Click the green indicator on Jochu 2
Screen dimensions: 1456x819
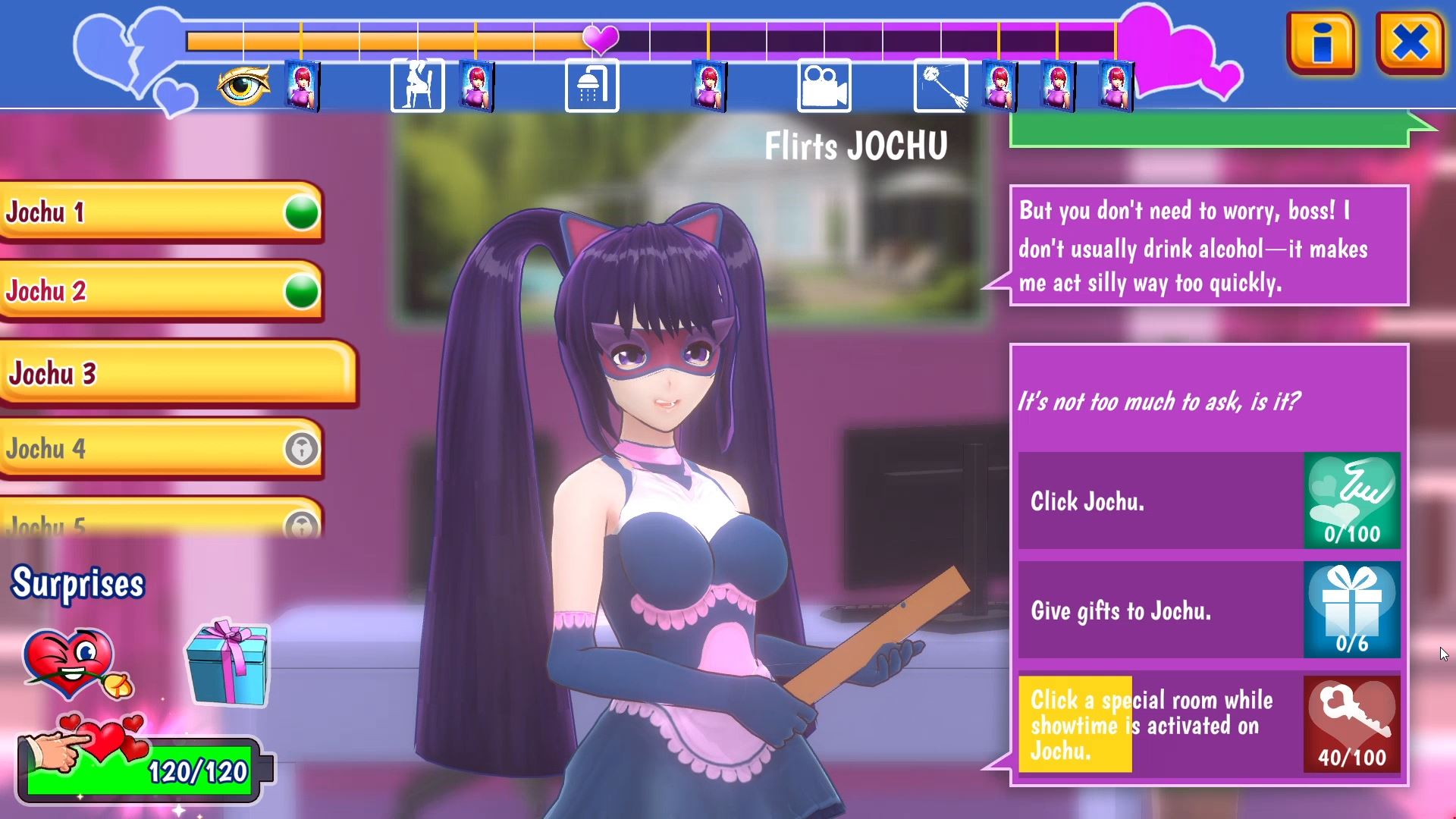[300, 291]
